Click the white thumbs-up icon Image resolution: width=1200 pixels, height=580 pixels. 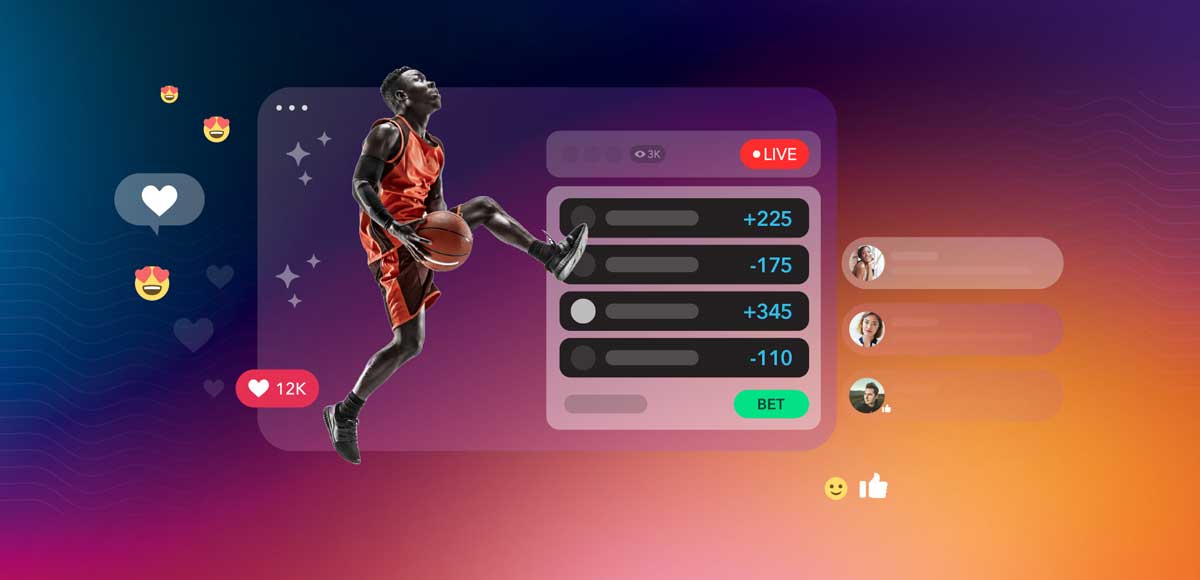[x=874, y=487]
